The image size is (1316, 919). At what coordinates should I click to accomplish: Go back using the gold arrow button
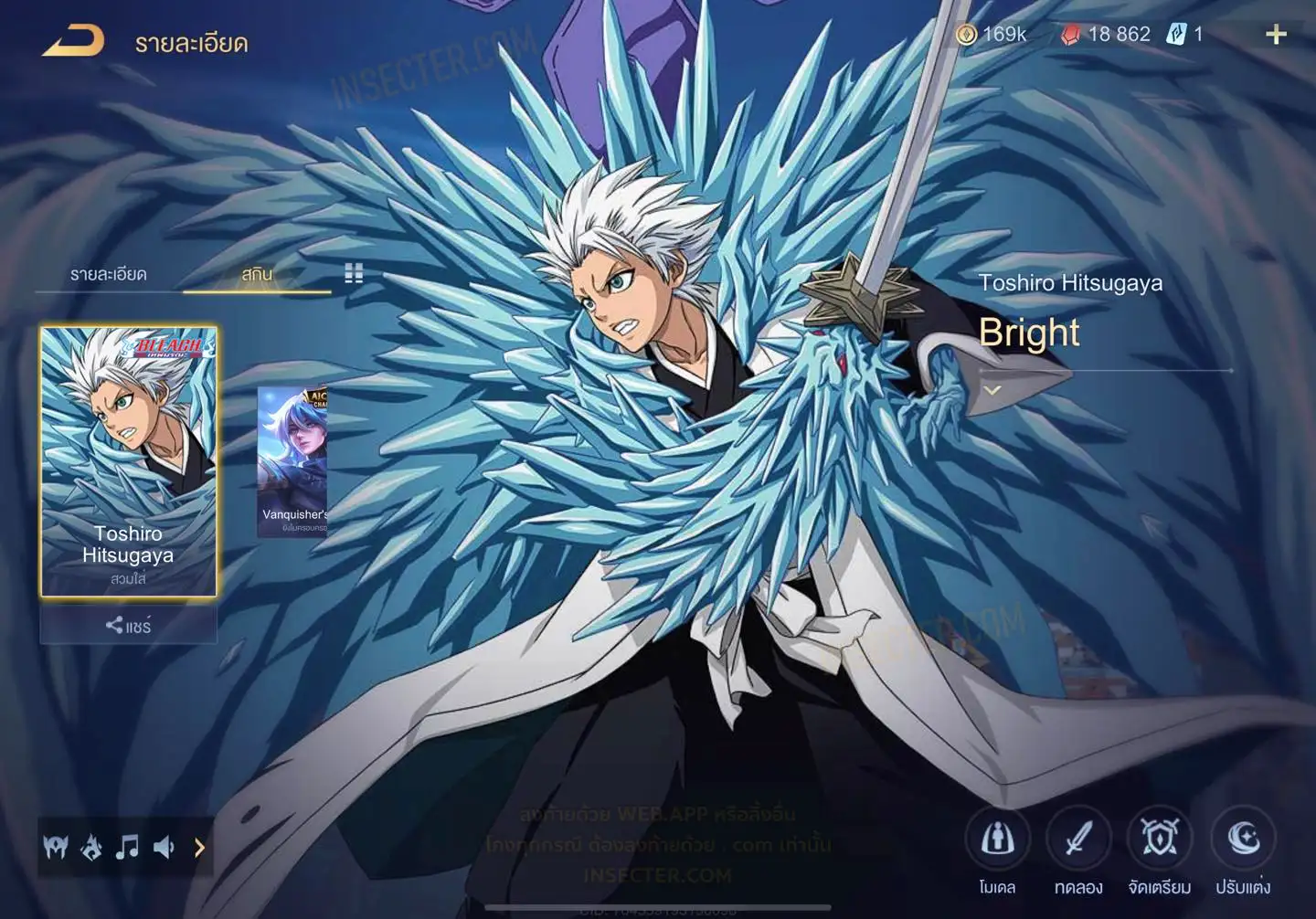(73, 41)
